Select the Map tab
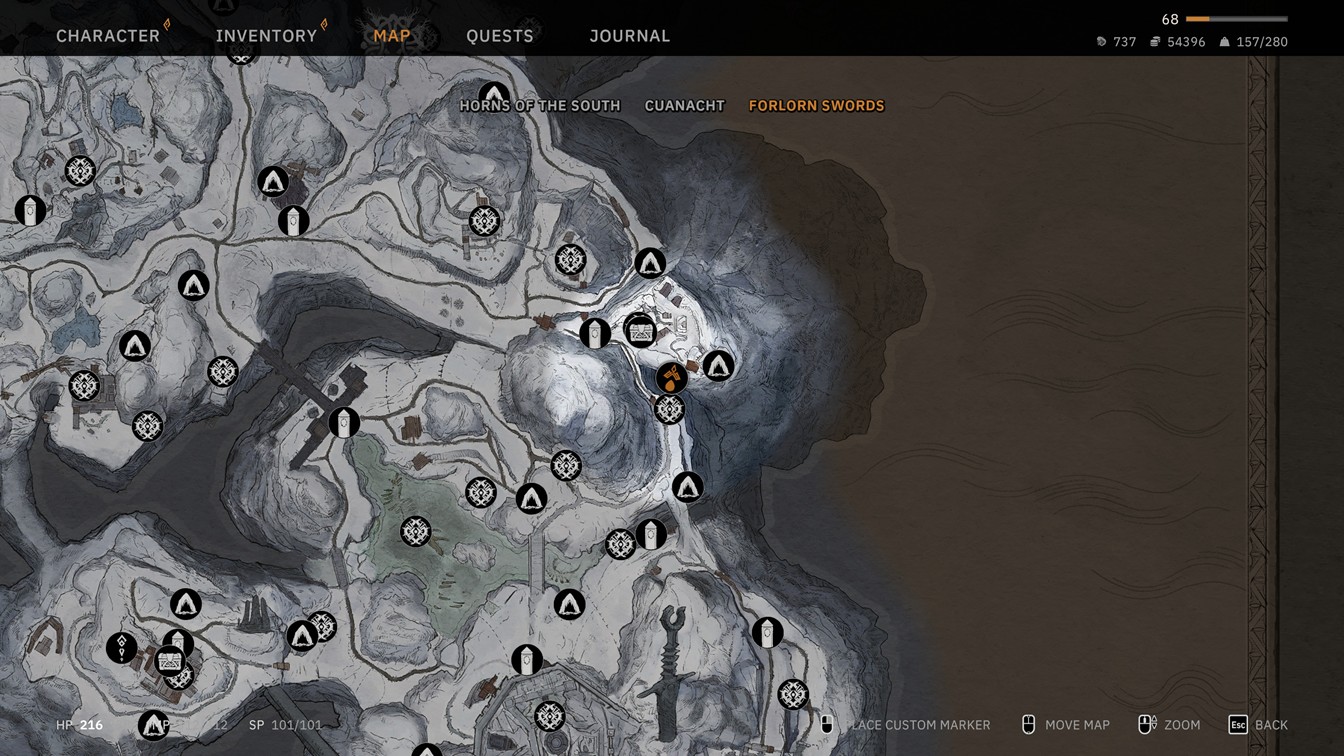Viewport: 1344px width, 756px height. pyautogui.click(x=392, y=36)
